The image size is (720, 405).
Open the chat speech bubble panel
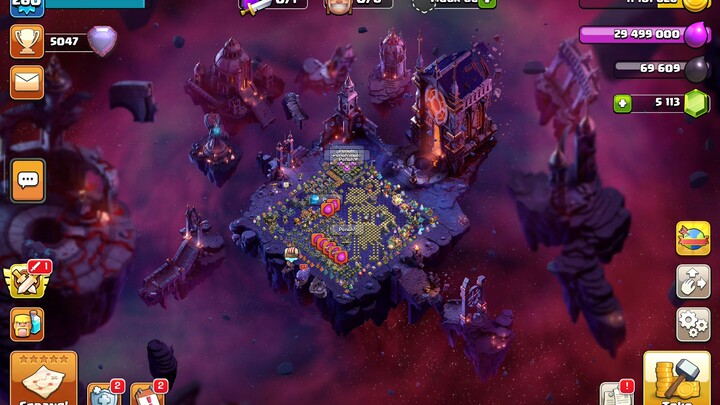pos(27,180)
